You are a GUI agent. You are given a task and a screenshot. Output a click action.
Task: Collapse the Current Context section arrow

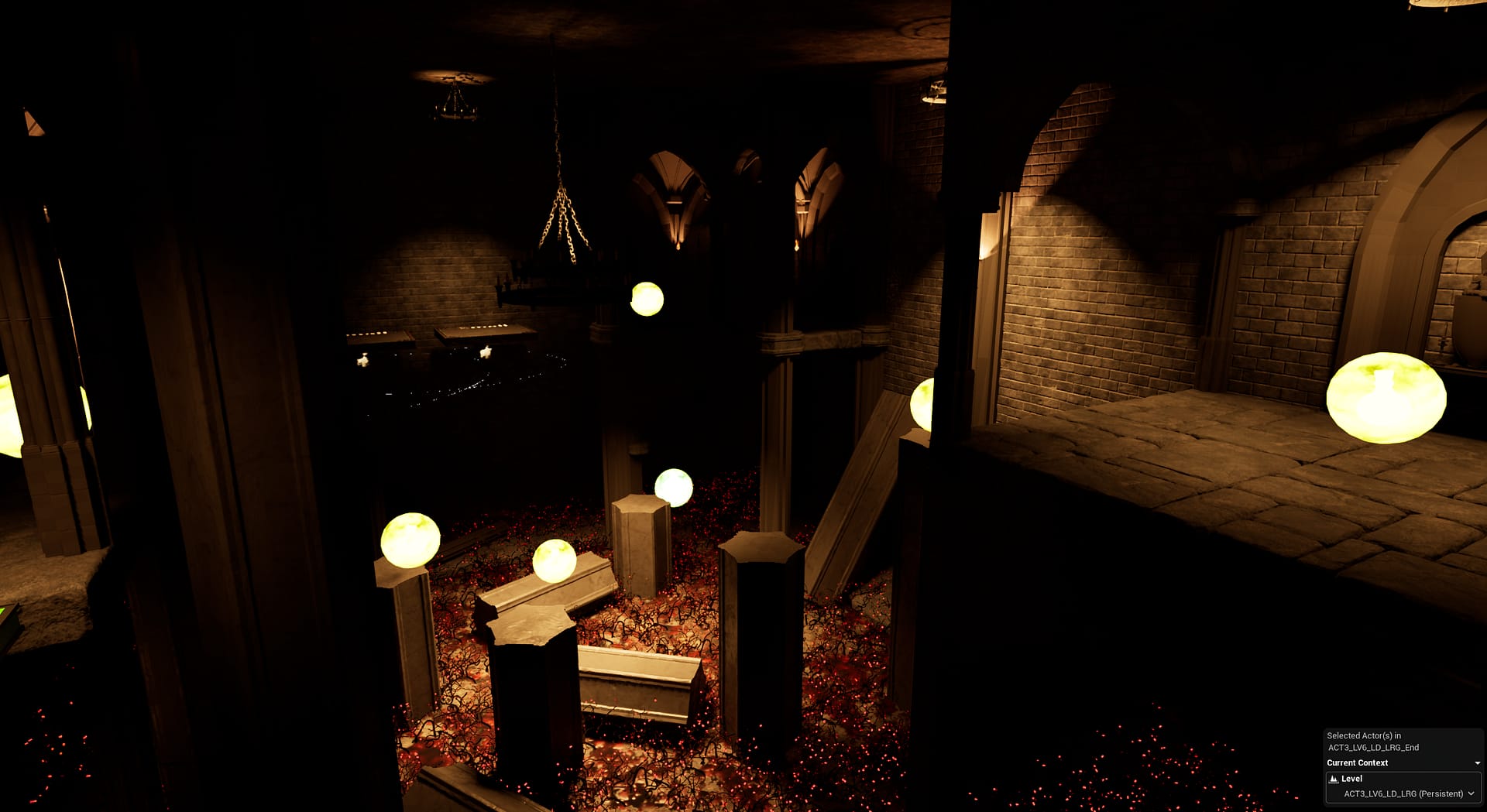(x=1477, y=763)
